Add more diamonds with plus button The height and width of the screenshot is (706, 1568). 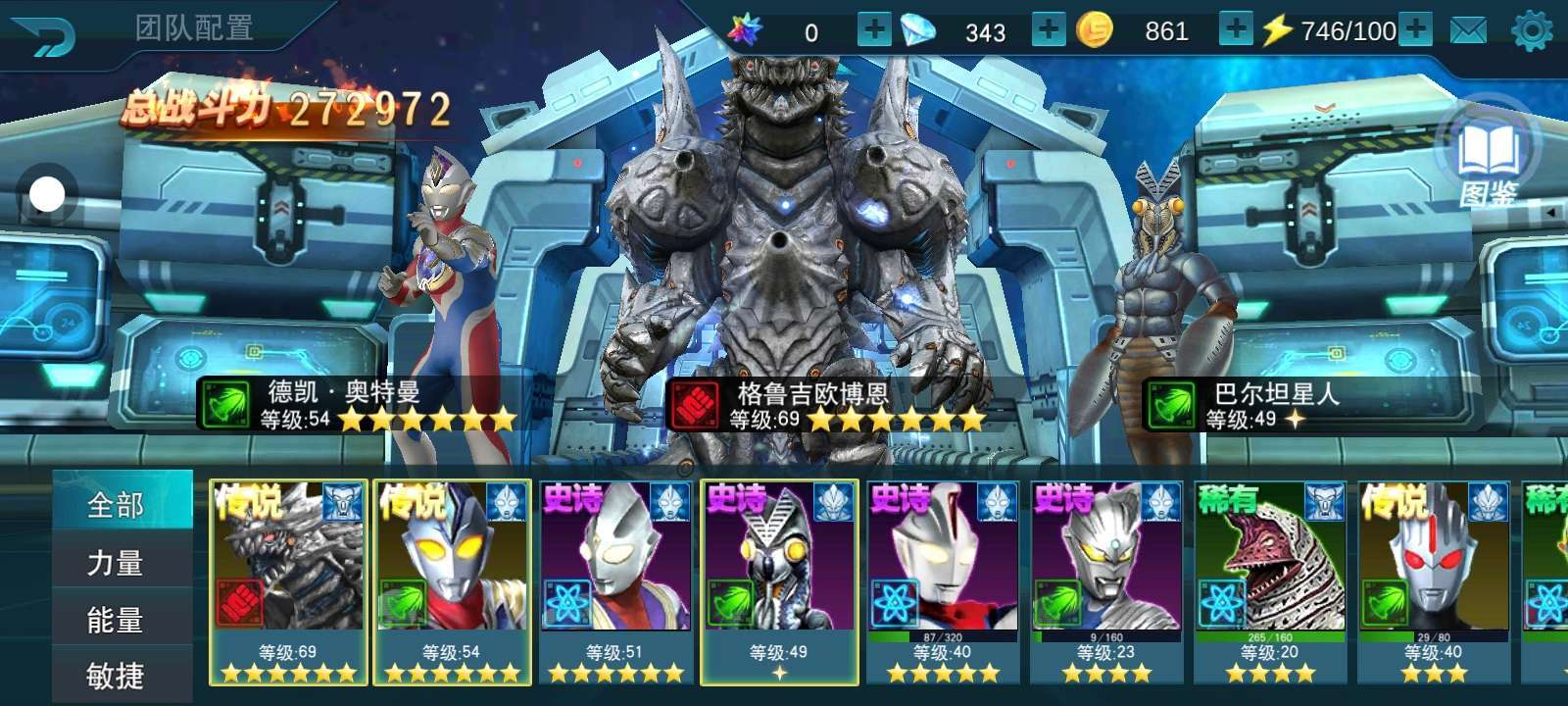pyautogui.click(x=1048, y=30)
